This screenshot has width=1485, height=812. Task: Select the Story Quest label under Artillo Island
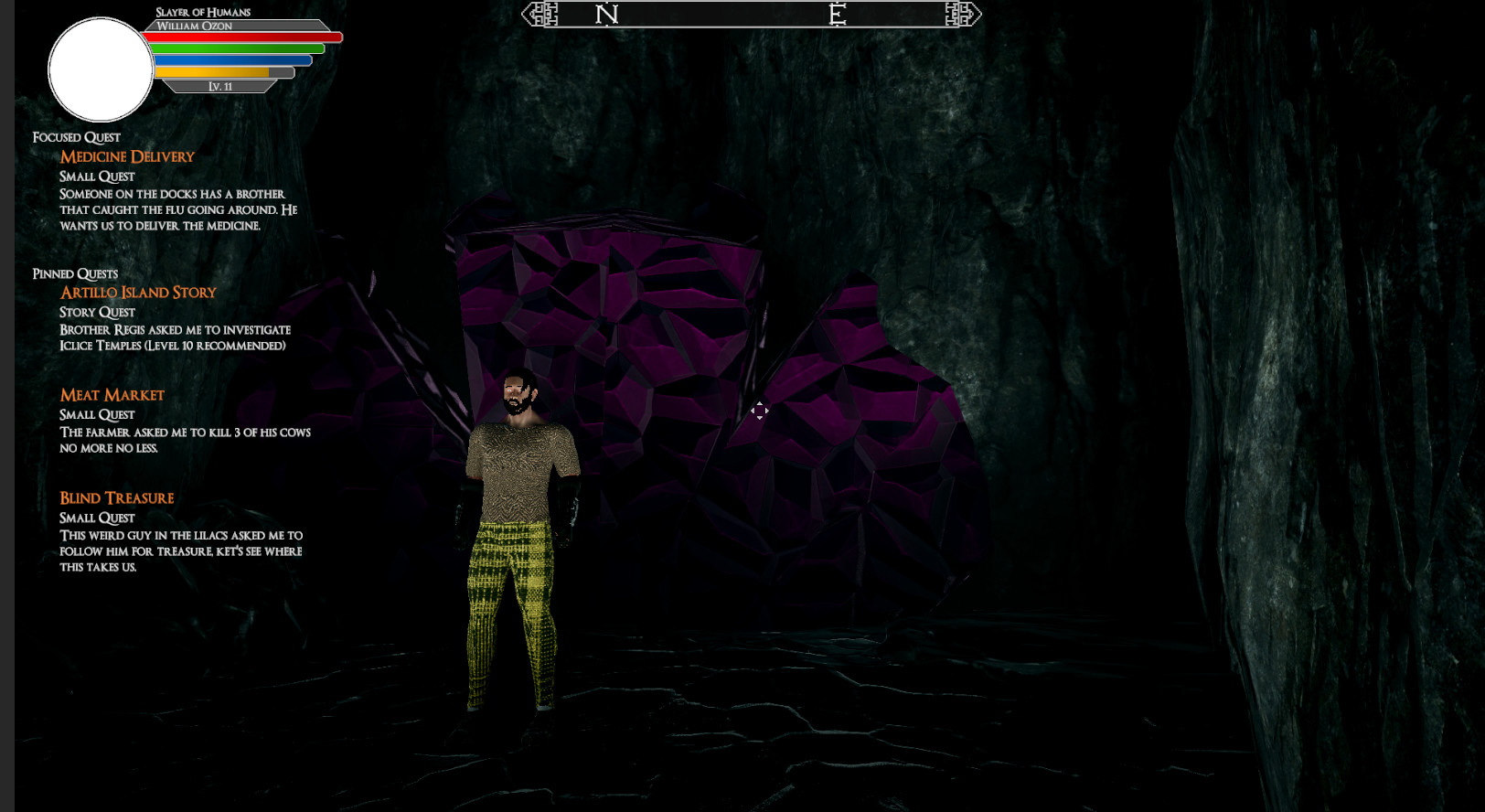click(x=96, y=312)
